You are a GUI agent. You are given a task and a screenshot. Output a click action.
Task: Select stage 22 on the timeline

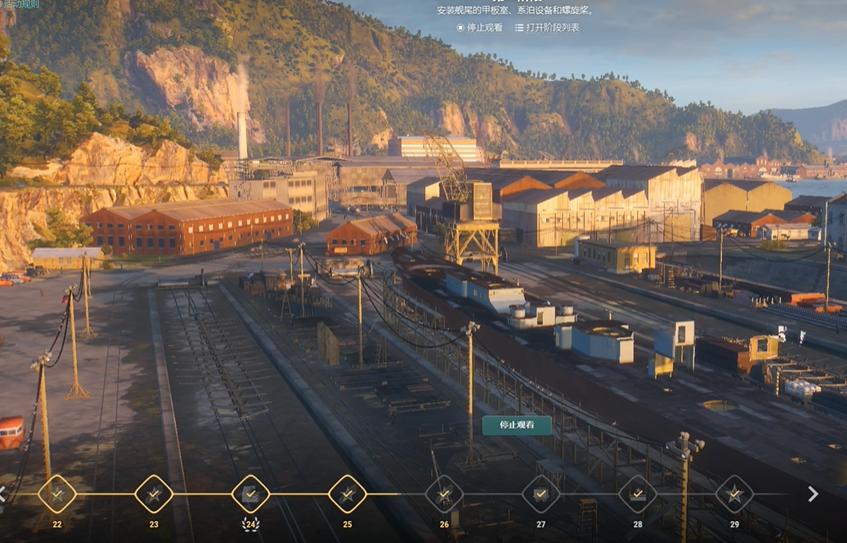[57, 494]
